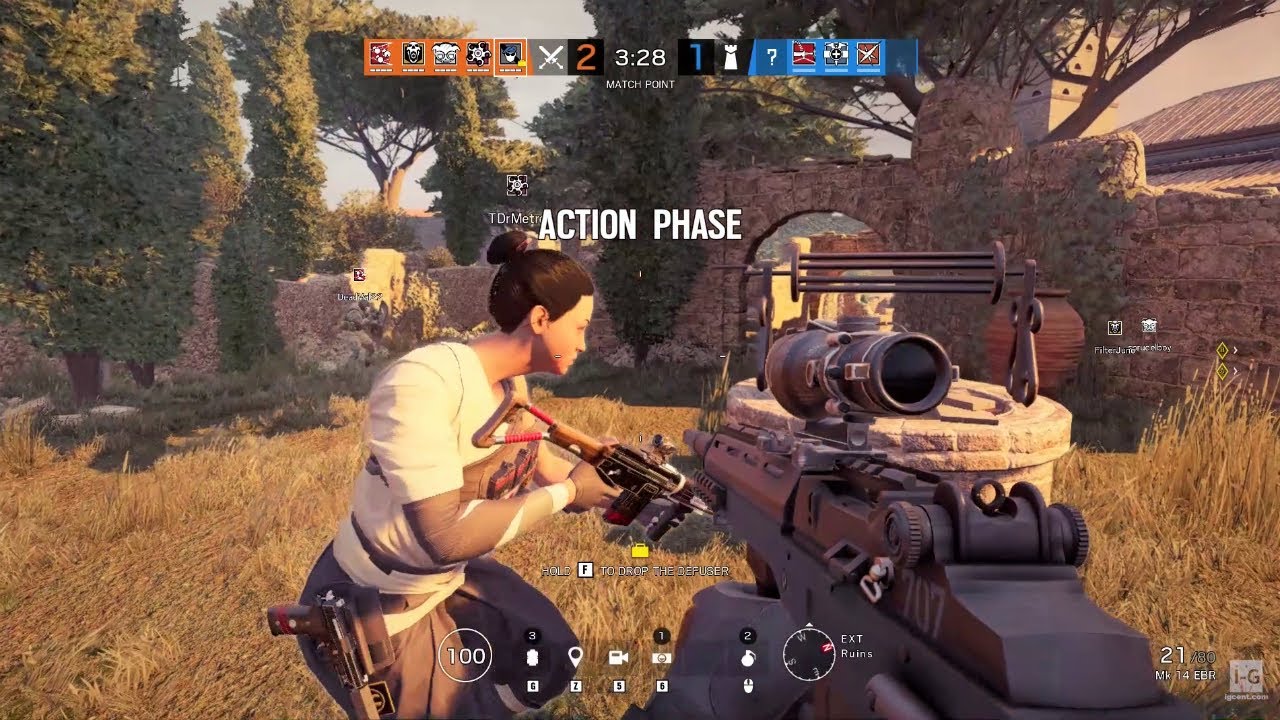Expand the teammate marker above TDrMetr
This screenshot has height=720, width=1280.
(516, 186)
